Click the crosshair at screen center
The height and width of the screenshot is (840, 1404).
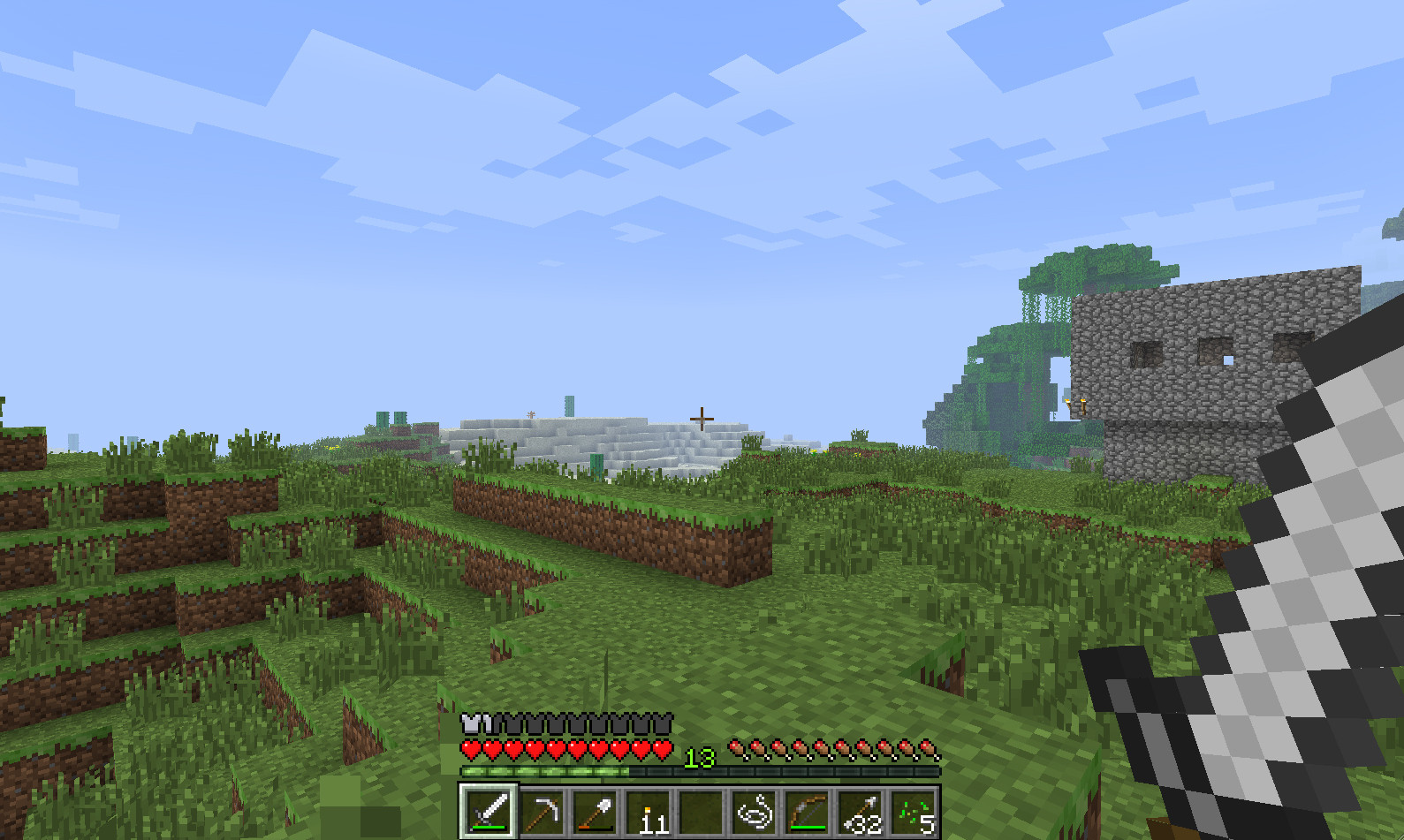click(701, 417)
